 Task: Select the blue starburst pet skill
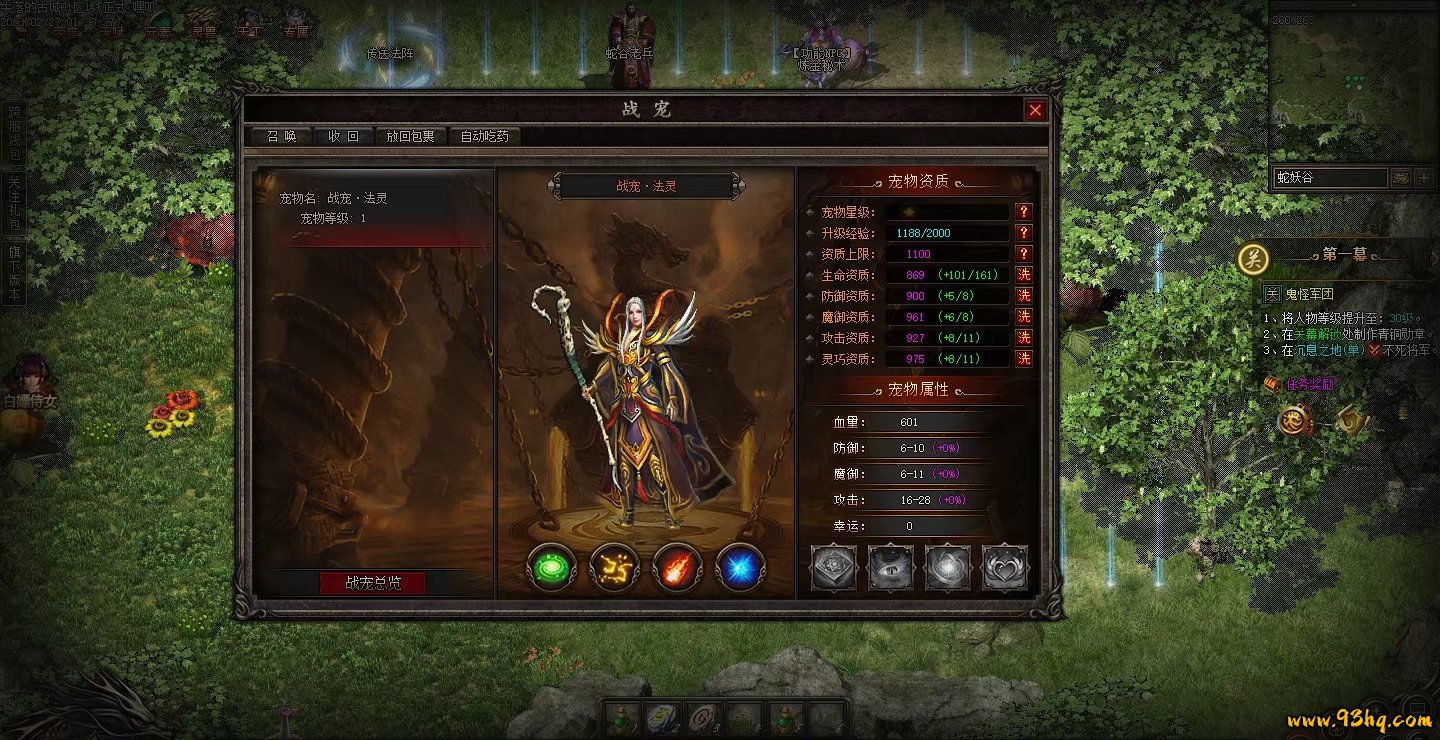click(740, 568)
